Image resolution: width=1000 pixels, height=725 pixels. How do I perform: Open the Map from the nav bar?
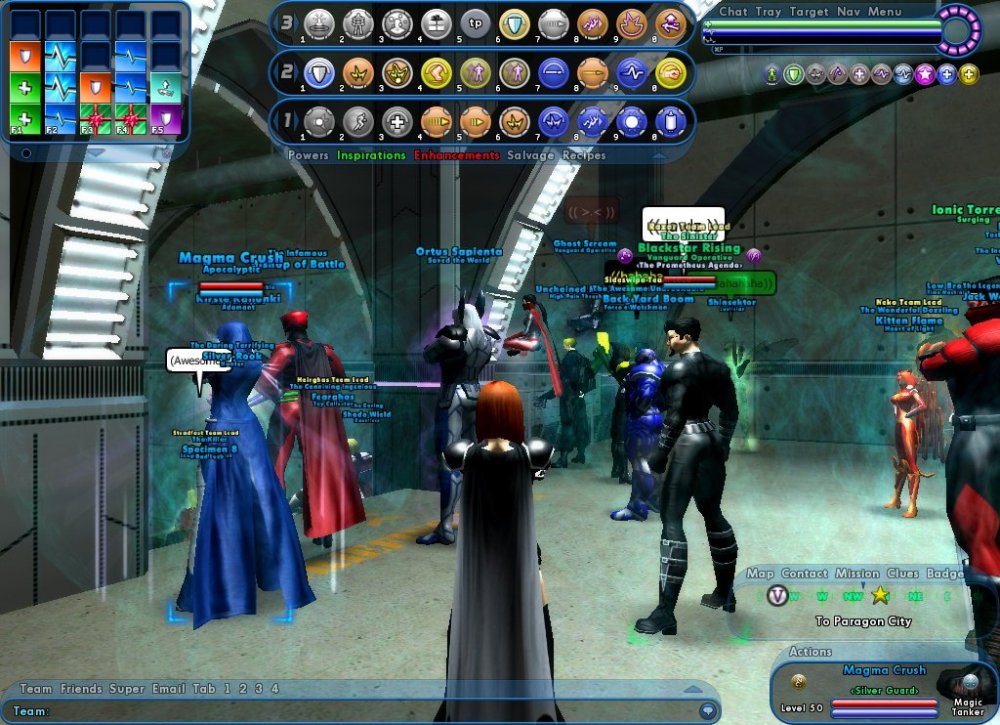pyautogui.click(x=759, y=574)
